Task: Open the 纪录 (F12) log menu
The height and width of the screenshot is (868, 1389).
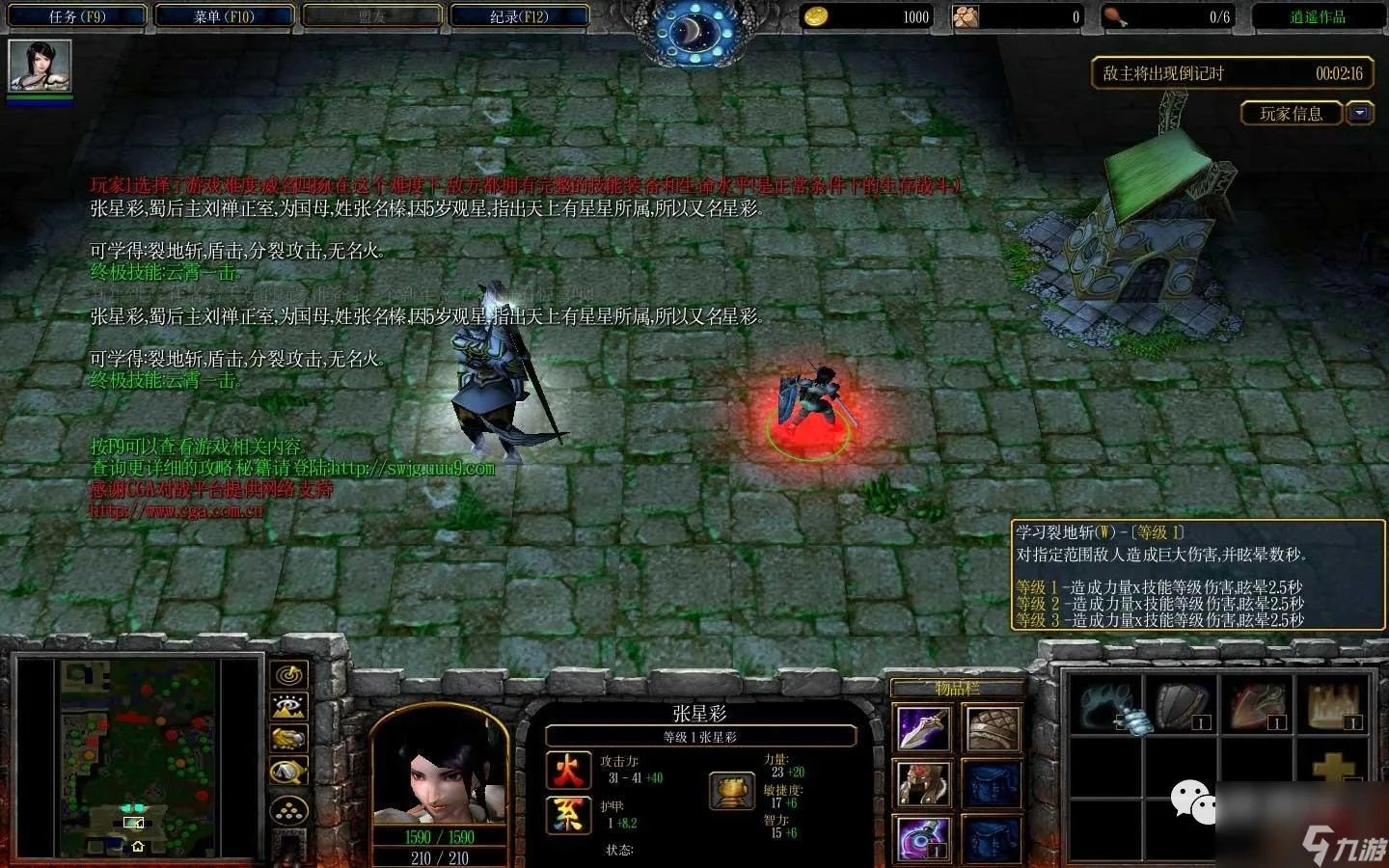Action: click(519, 16)
